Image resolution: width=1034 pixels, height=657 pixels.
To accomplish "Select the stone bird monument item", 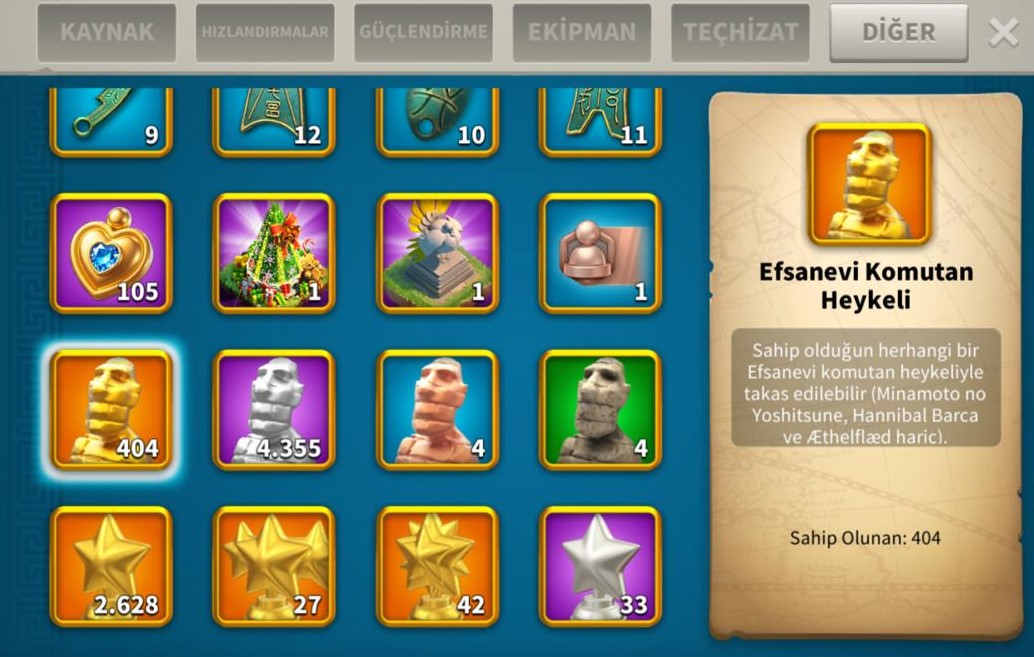I will pos(437,253).
